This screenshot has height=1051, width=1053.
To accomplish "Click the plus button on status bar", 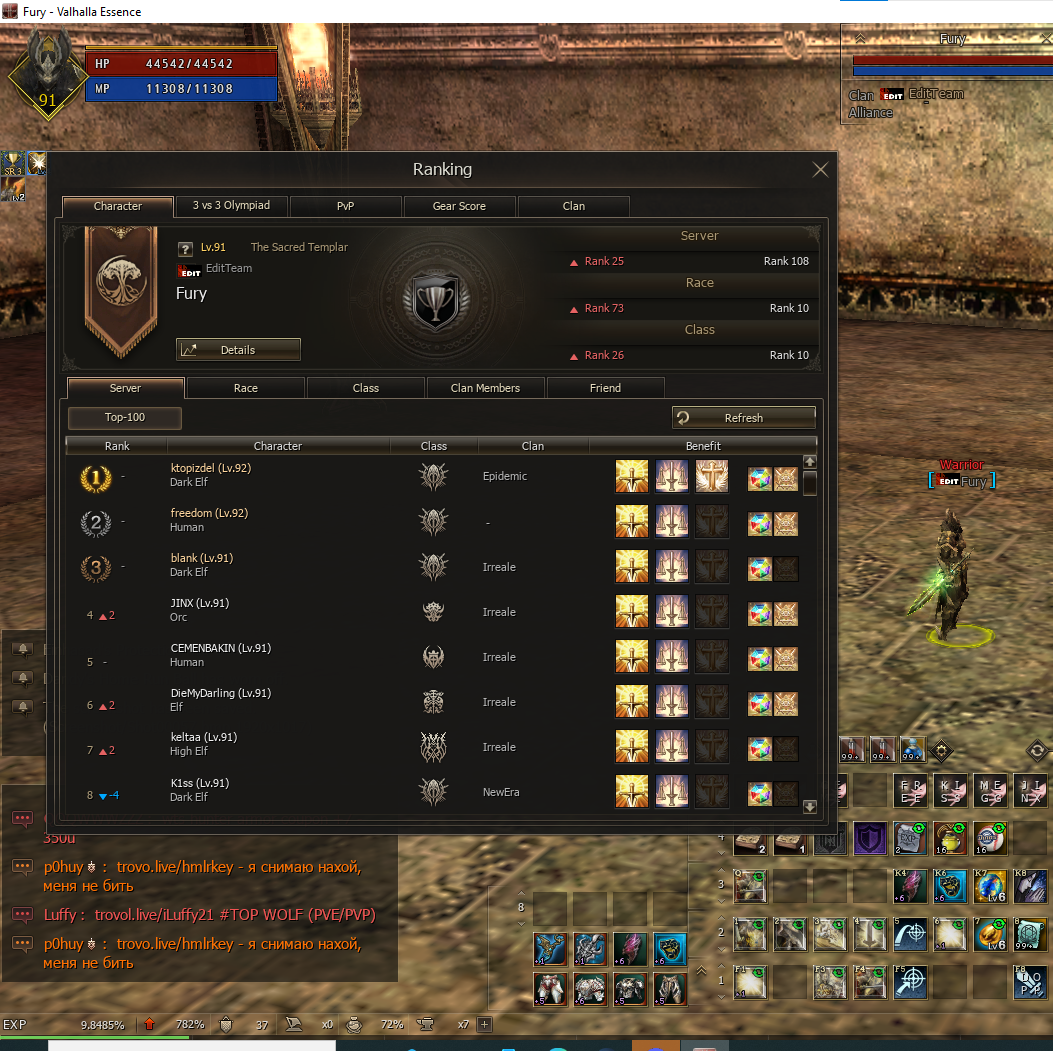I will click(485, 1024).
